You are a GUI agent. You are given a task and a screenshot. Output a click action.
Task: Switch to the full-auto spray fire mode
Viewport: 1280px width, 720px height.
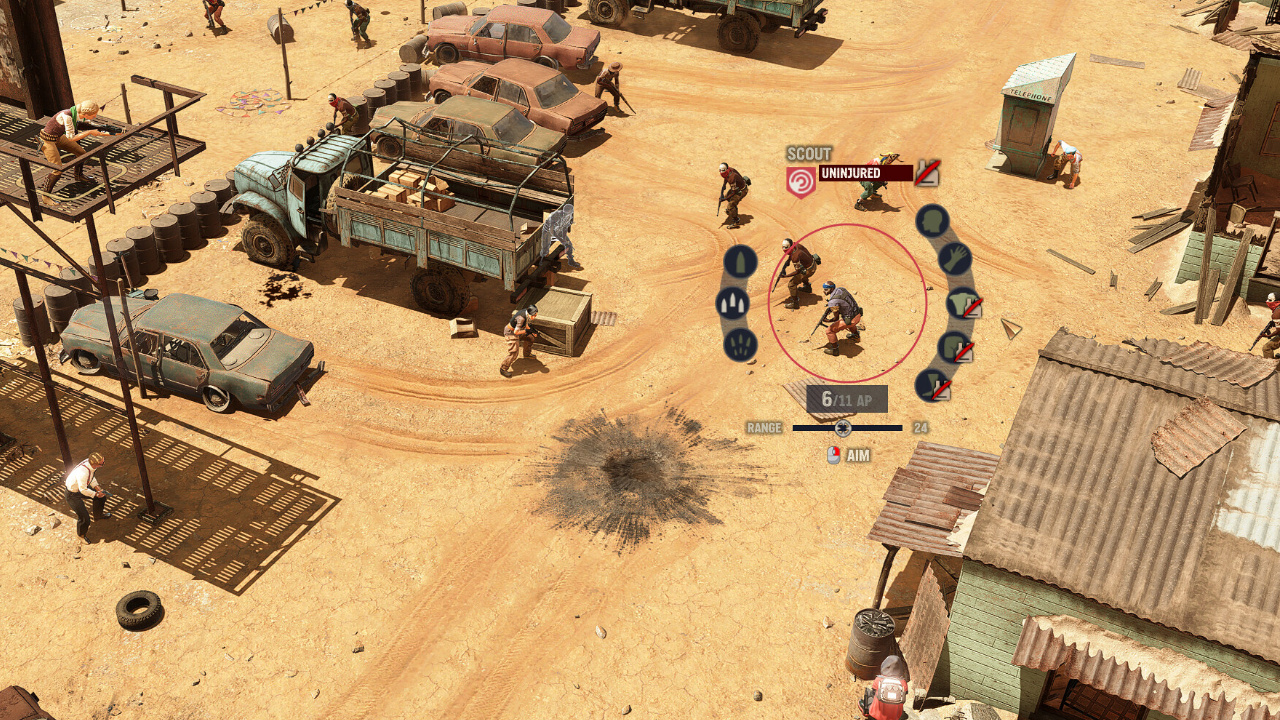(x=740, y=345)
